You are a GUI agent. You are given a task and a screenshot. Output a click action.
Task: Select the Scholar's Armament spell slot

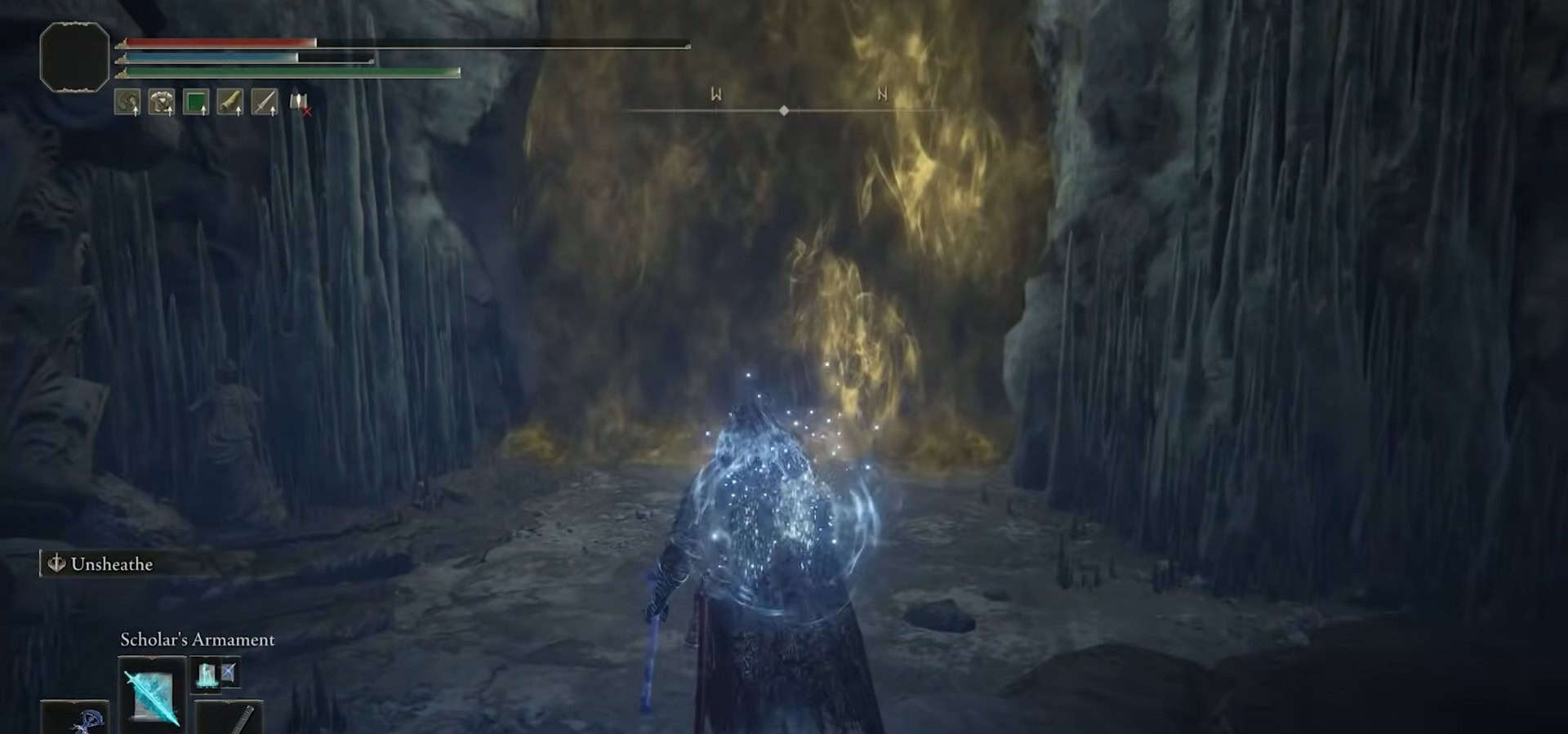[152, 692]
